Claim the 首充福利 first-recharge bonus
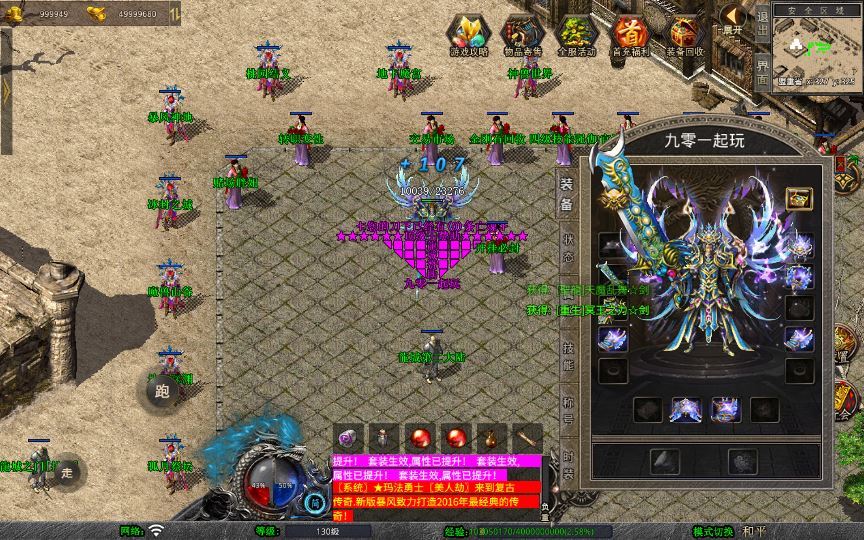 pyautogui.click(x=630, y=34)
